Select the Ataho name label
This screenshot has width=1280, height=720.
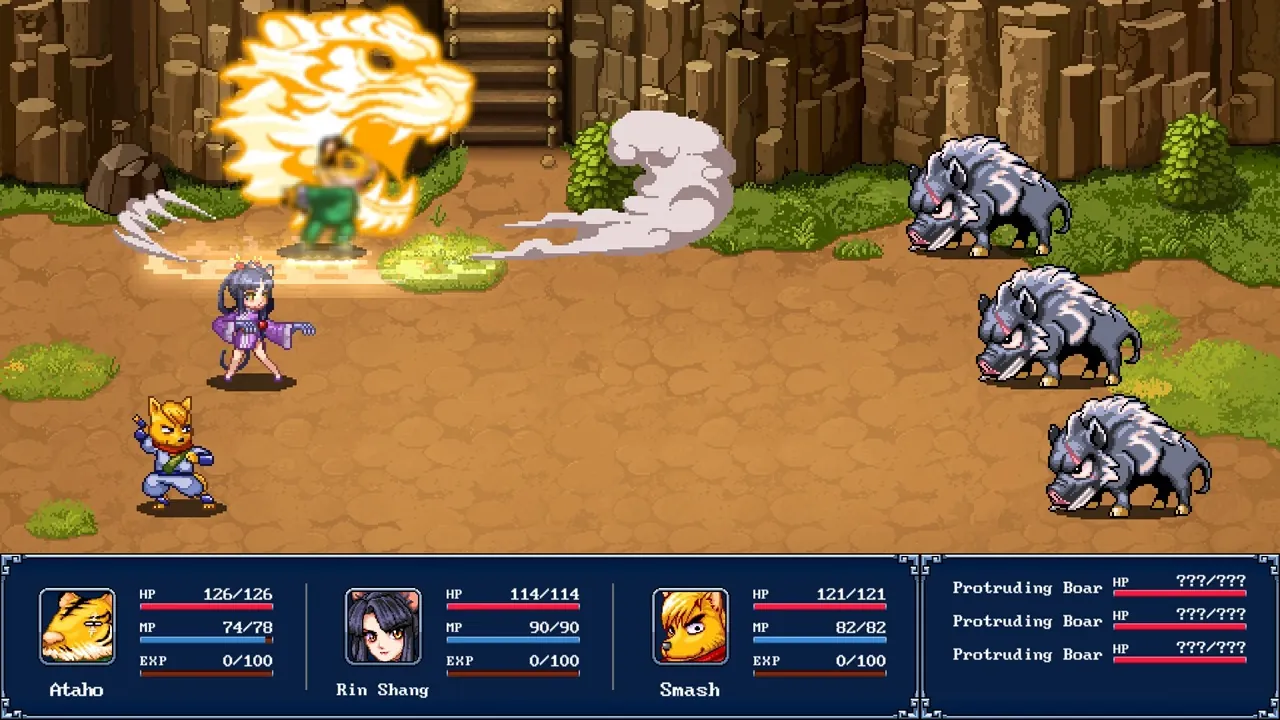(77, 689)
